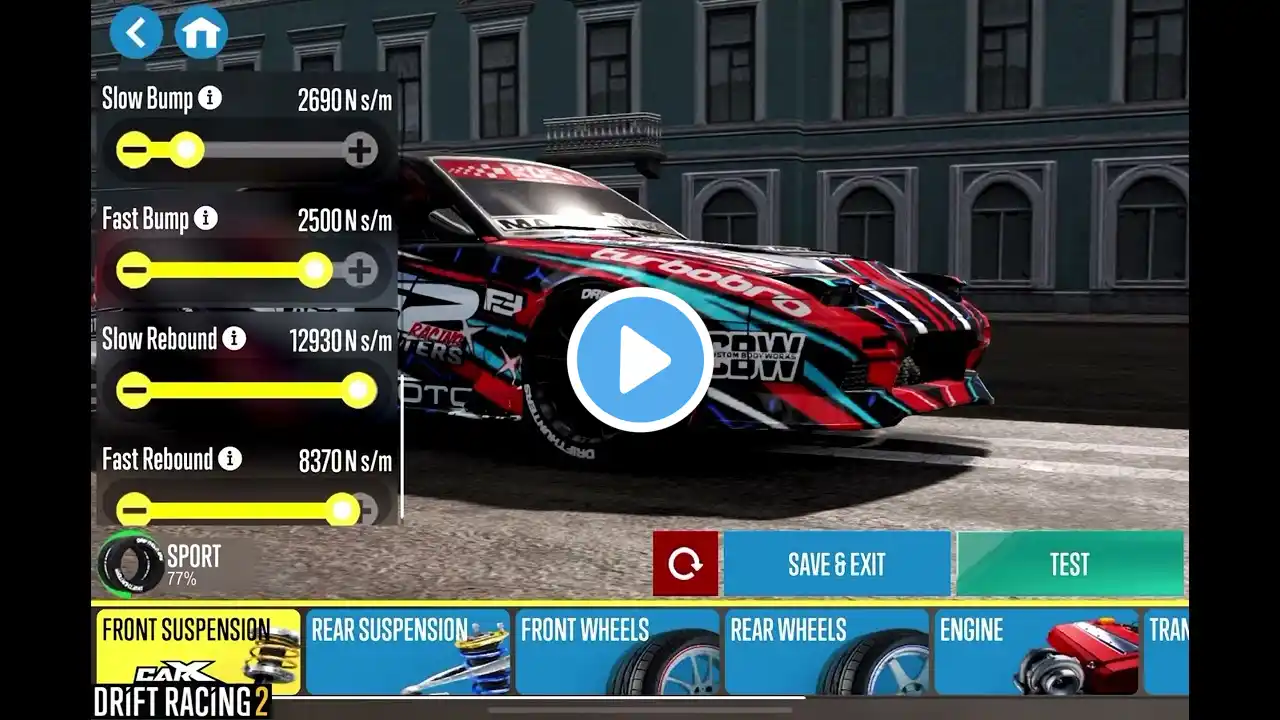The image size is (1280, 720).
Task: Show Fast Bump info tooltip
Action: pos(206,219)
